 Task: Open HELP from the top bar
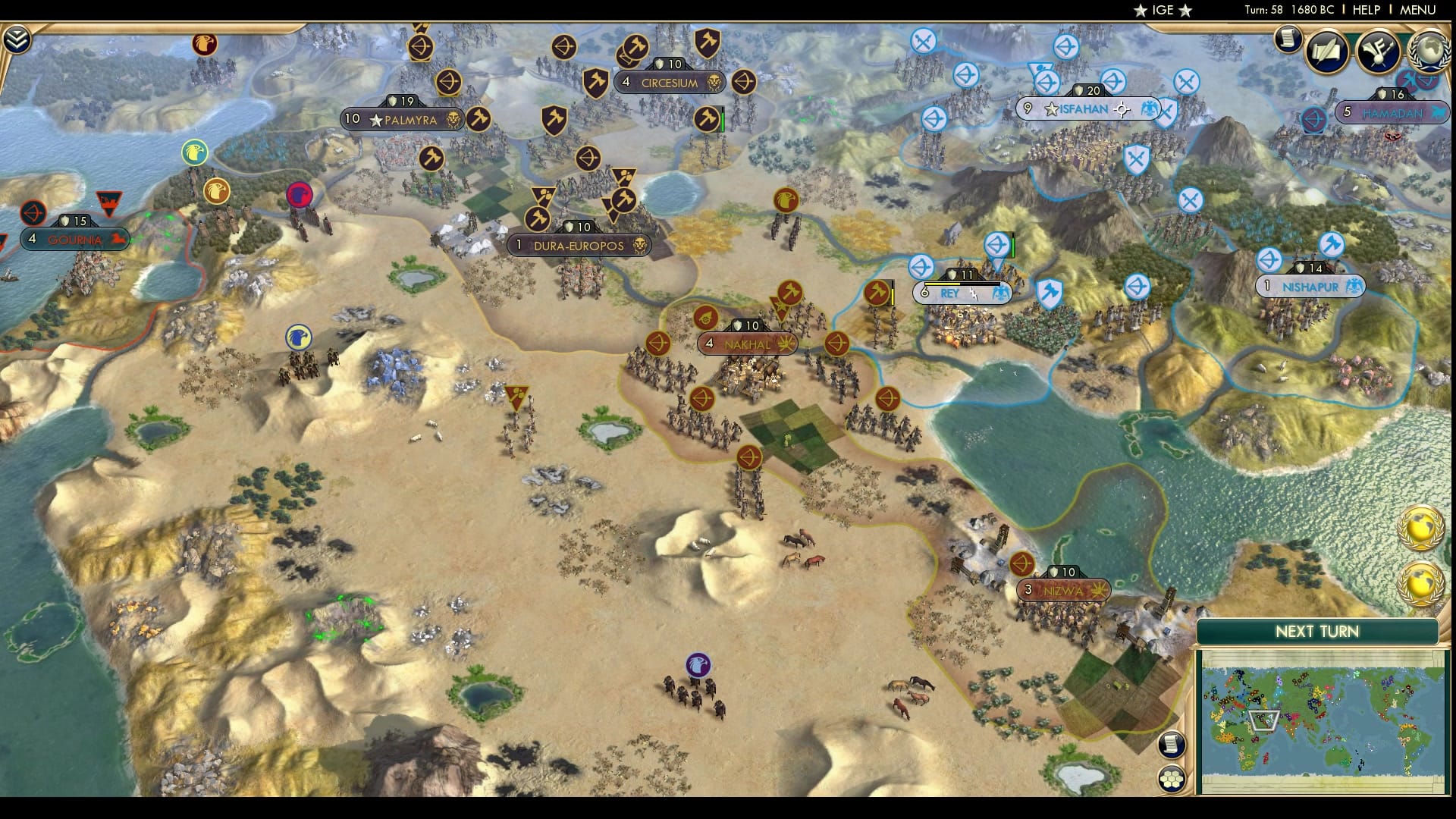coord(1370,11)
